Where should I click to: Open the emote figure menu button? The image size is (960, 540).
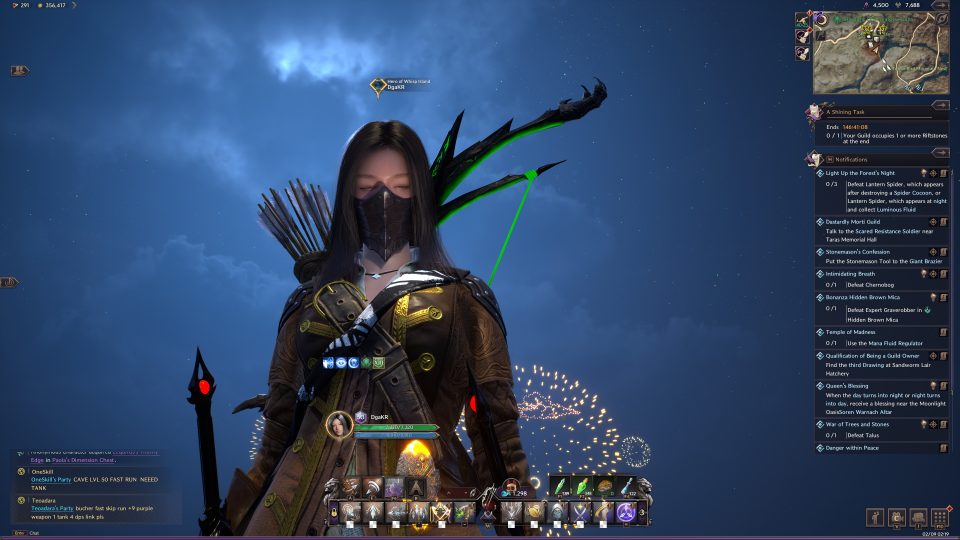coord(876,517)
